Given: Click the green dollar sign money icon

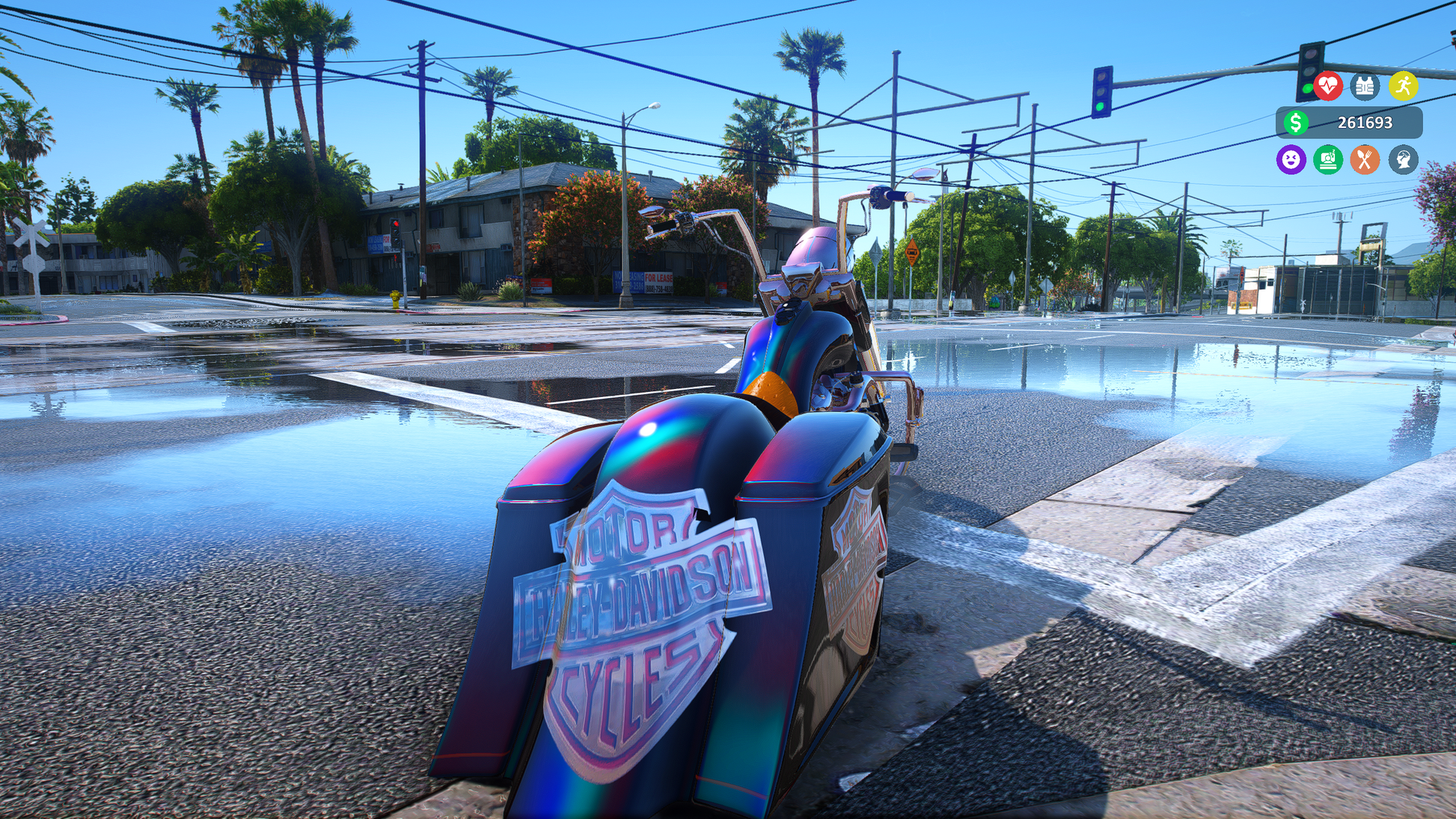Looking at the screenshot, I should tap(1296, 123).
